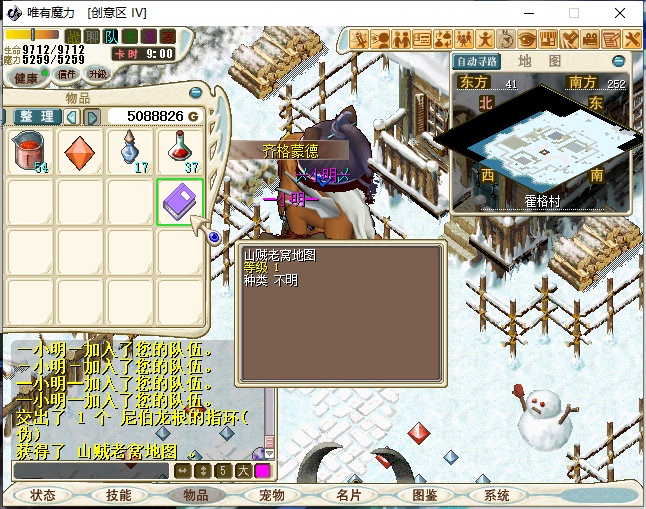Collapse the 地图 map panel
This screenshot has width=646, height=509.
[x=618, y=61]
